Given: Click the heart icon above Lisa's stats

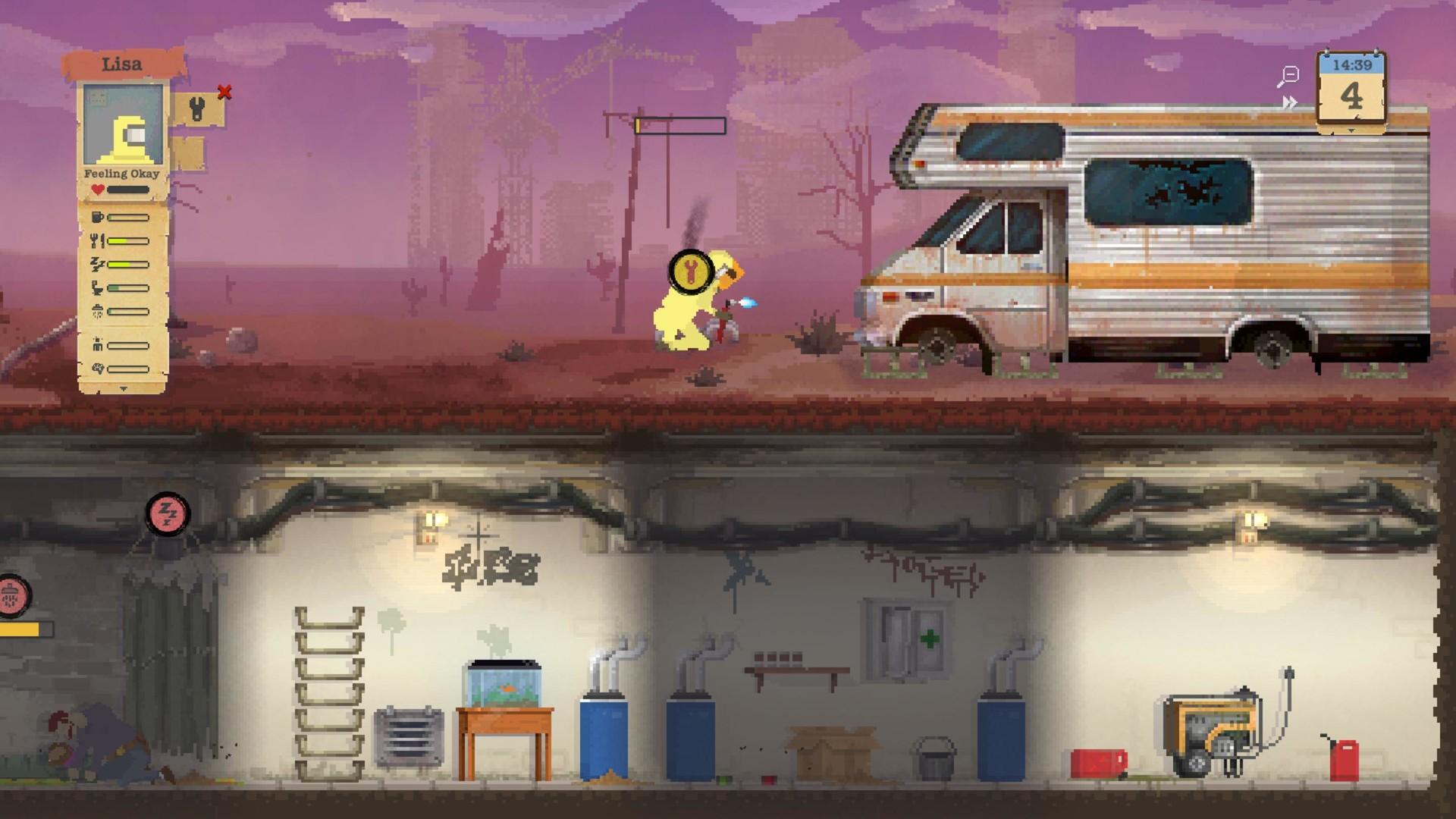Looking at the screenshot, I should click(98, 187).
